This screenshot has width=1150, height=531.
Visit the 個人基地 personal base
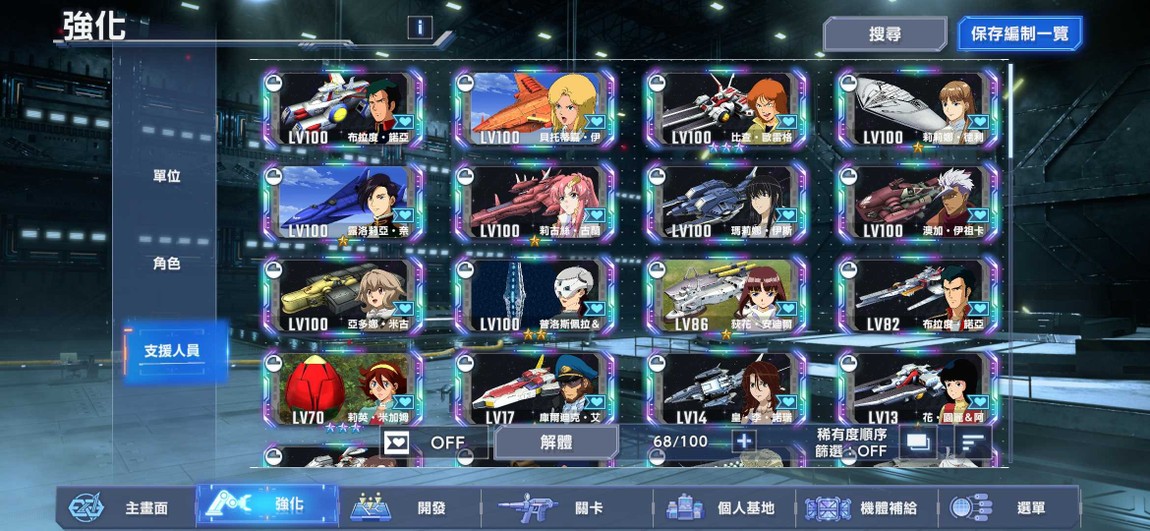724,508
